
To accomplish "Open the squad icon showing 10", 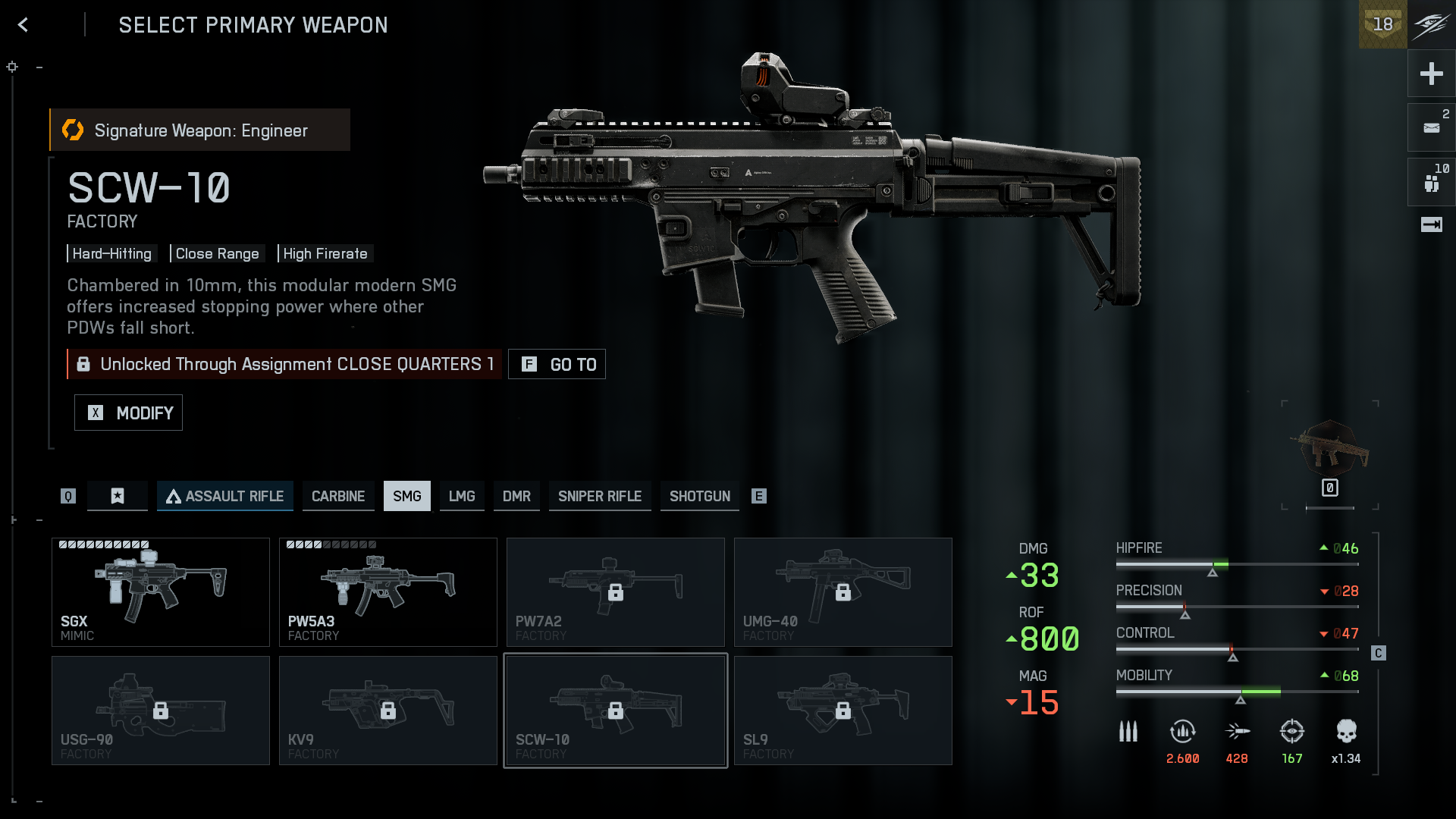I will (x=1431, y=182).
